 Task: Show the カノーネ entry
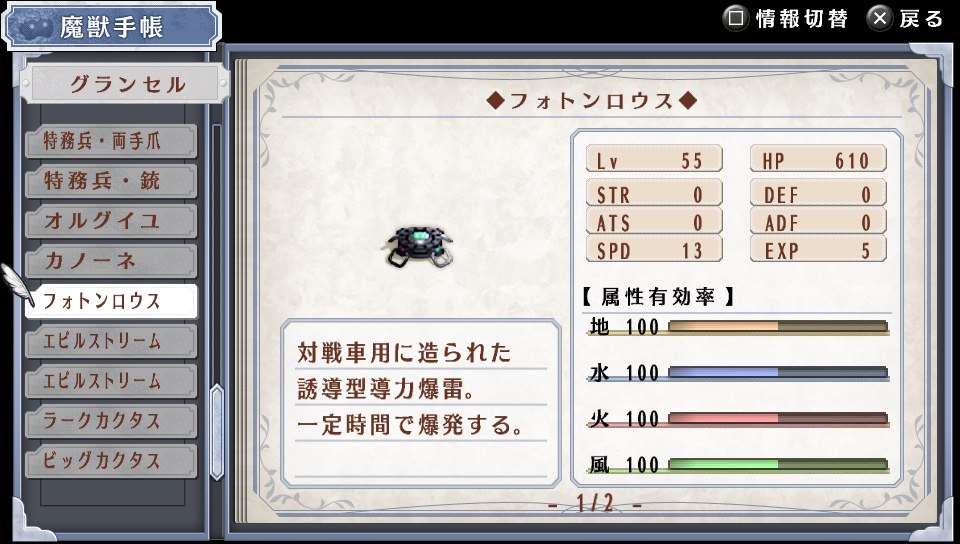pos(110,262)
